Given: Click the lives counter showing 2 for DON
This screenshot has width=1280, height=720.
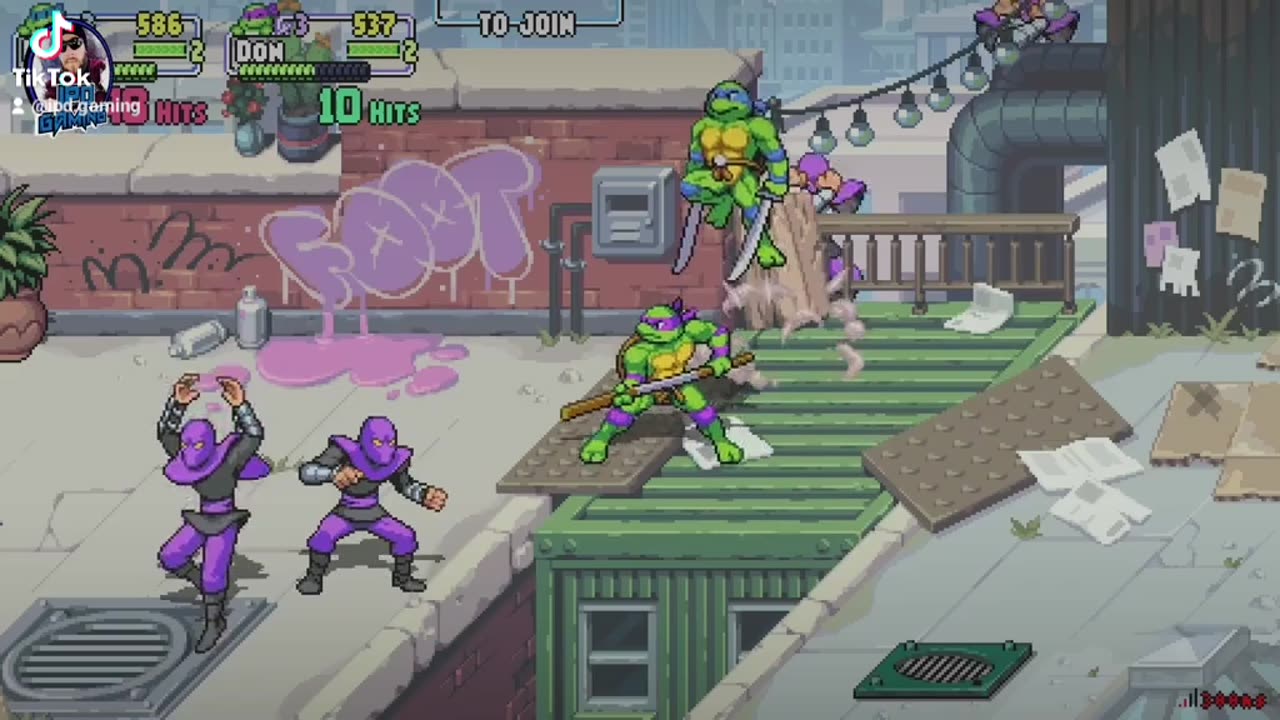Looking at the screenshot, I should [410, 50].
